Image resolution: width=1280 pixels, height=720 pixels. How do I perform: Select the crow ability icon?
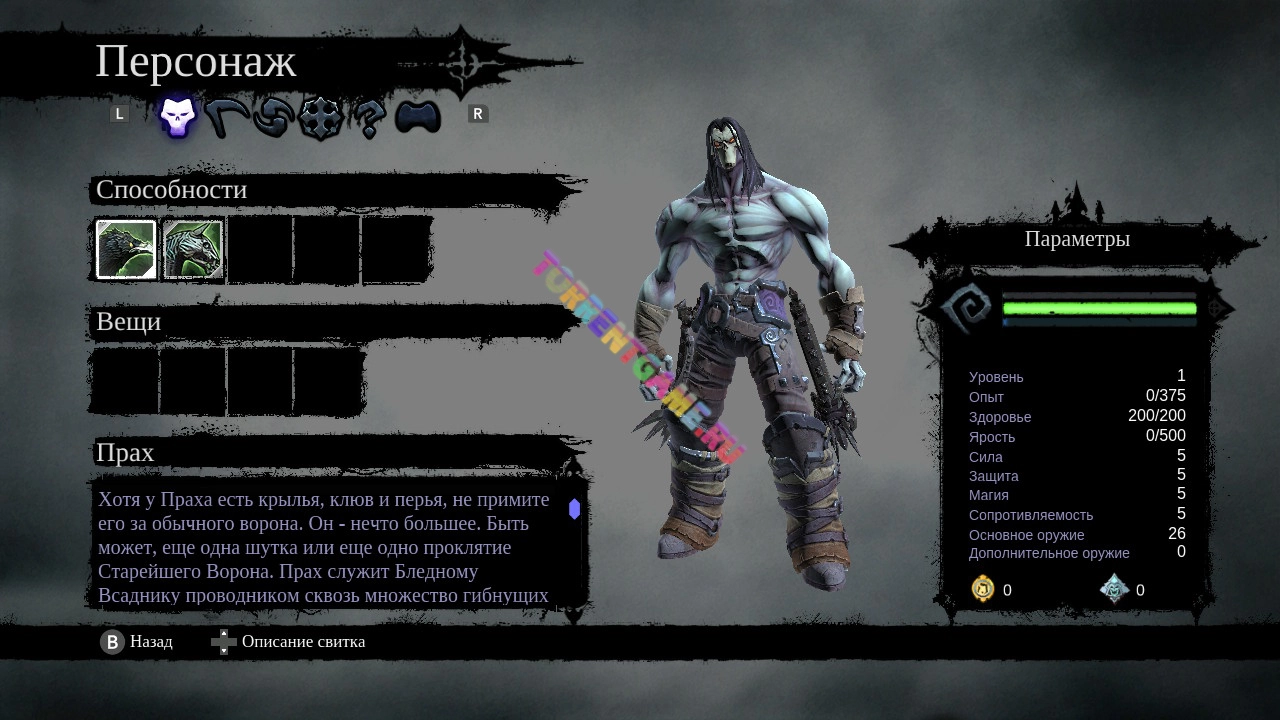click(126, 249)
